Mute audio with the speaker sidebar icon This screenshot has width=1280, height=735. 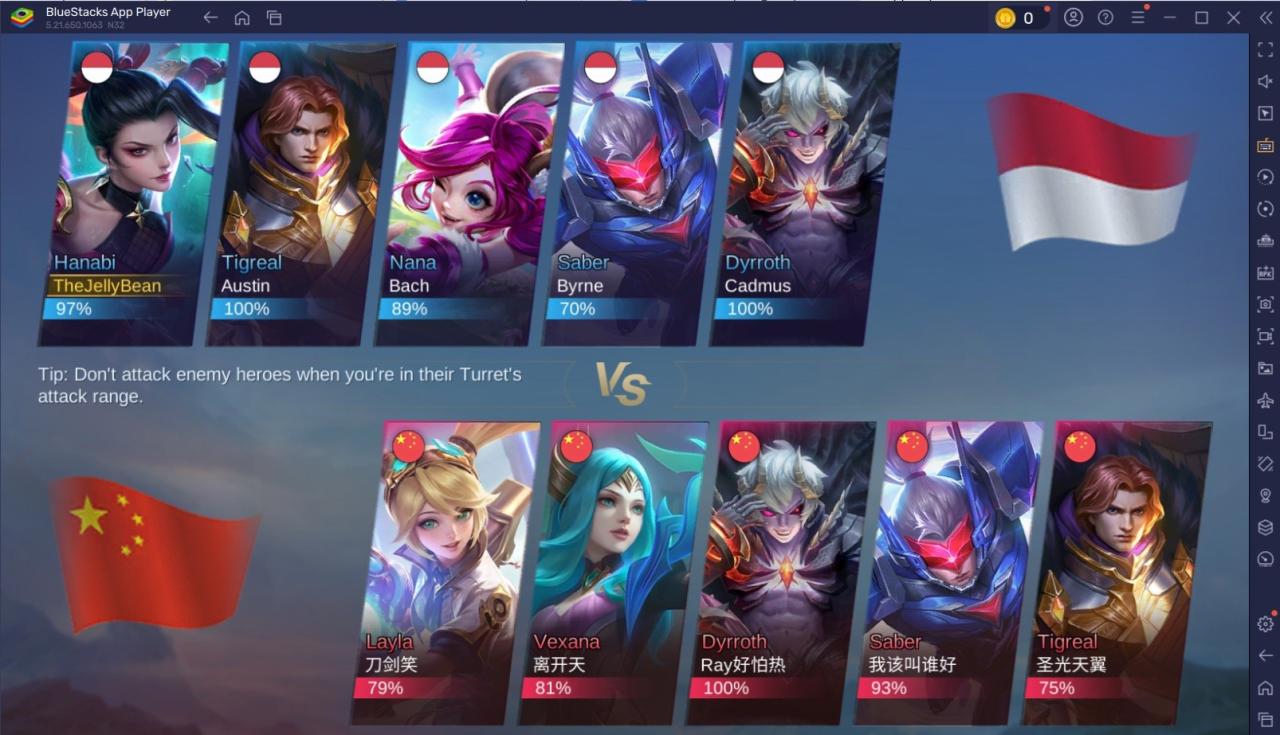coord(1264,82)
